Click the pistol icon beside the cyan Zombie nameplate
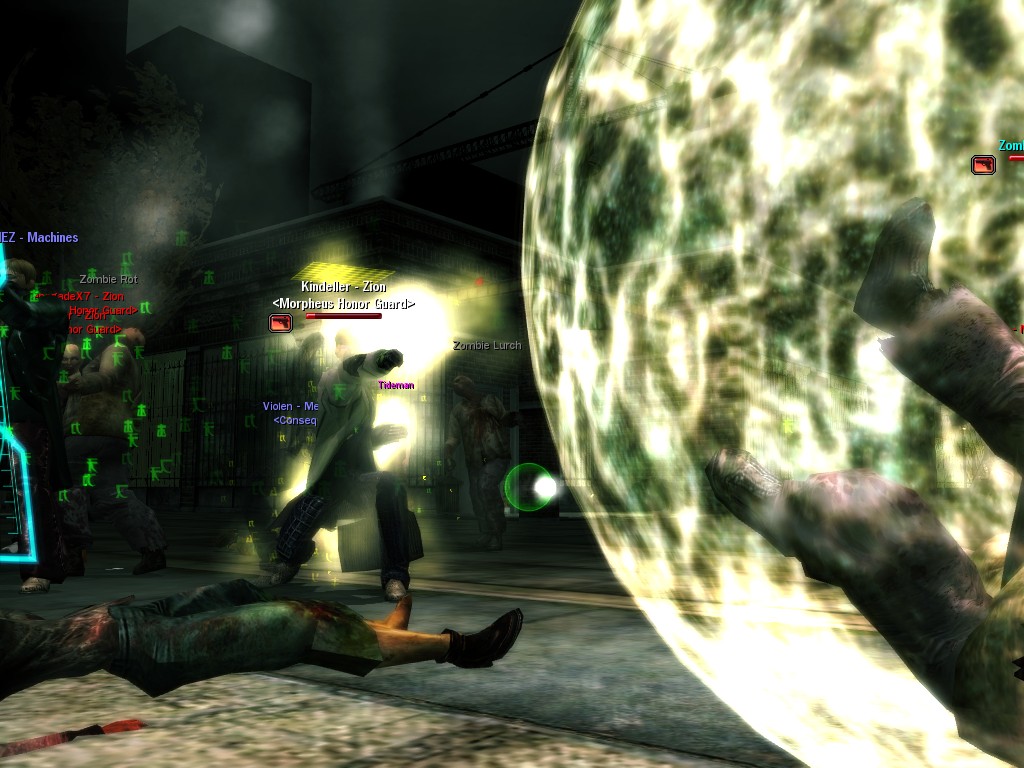The width and height of the screenshot is (1024, 768). (x=983, y=164)
